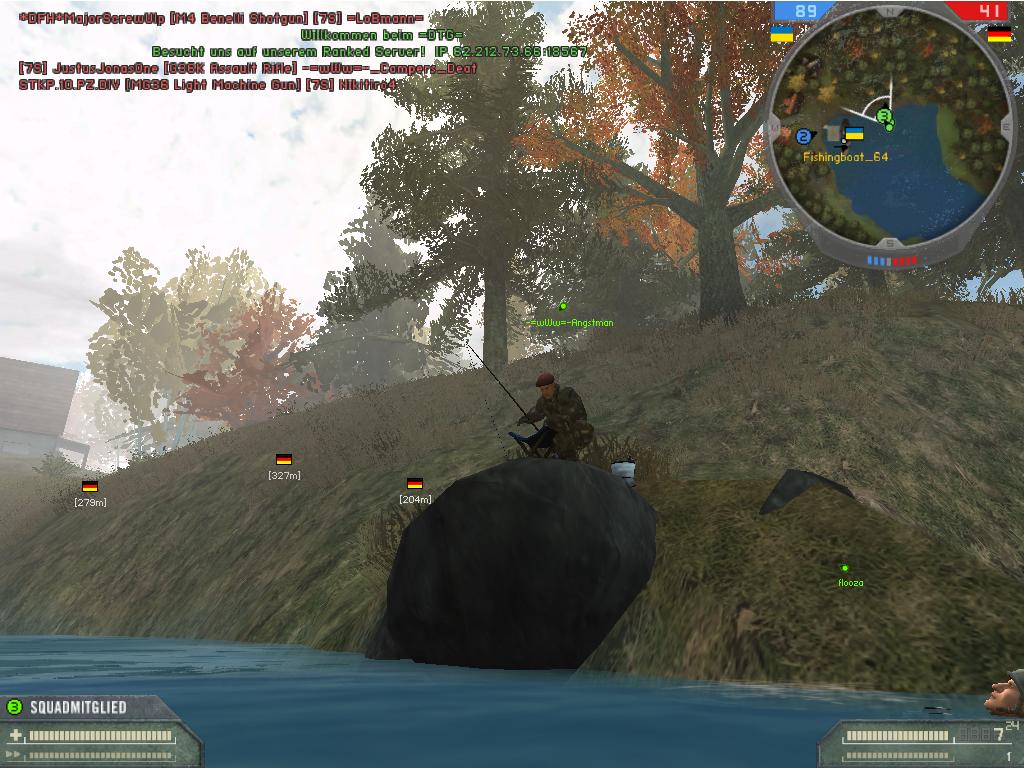
Task: Click the =wWw=-Angstman player name tag
Action: [572, 323]
